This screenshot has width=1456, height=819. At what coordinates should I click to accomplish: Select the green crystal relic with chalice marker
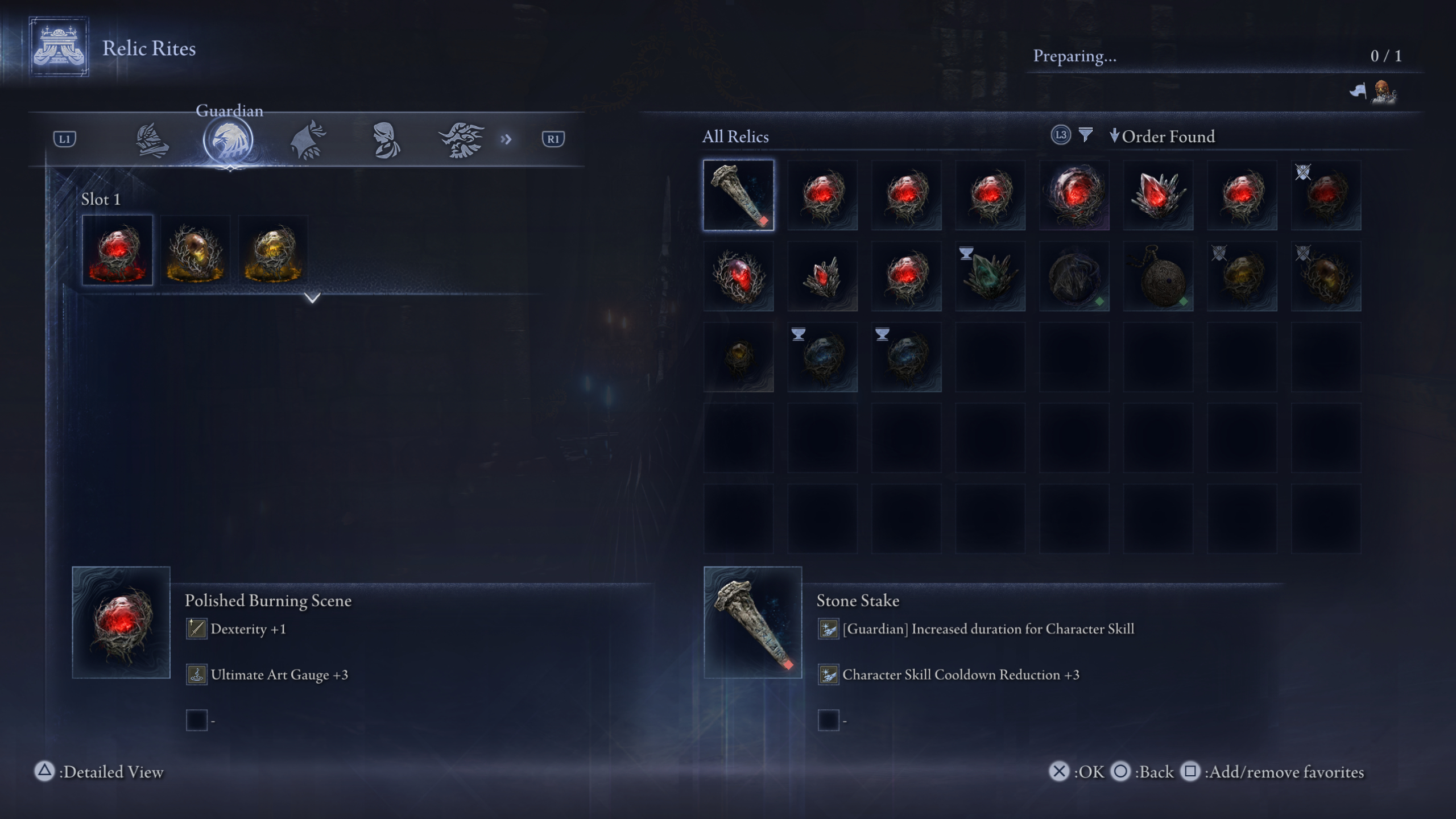pyautogui.click(x=990, y=276)
